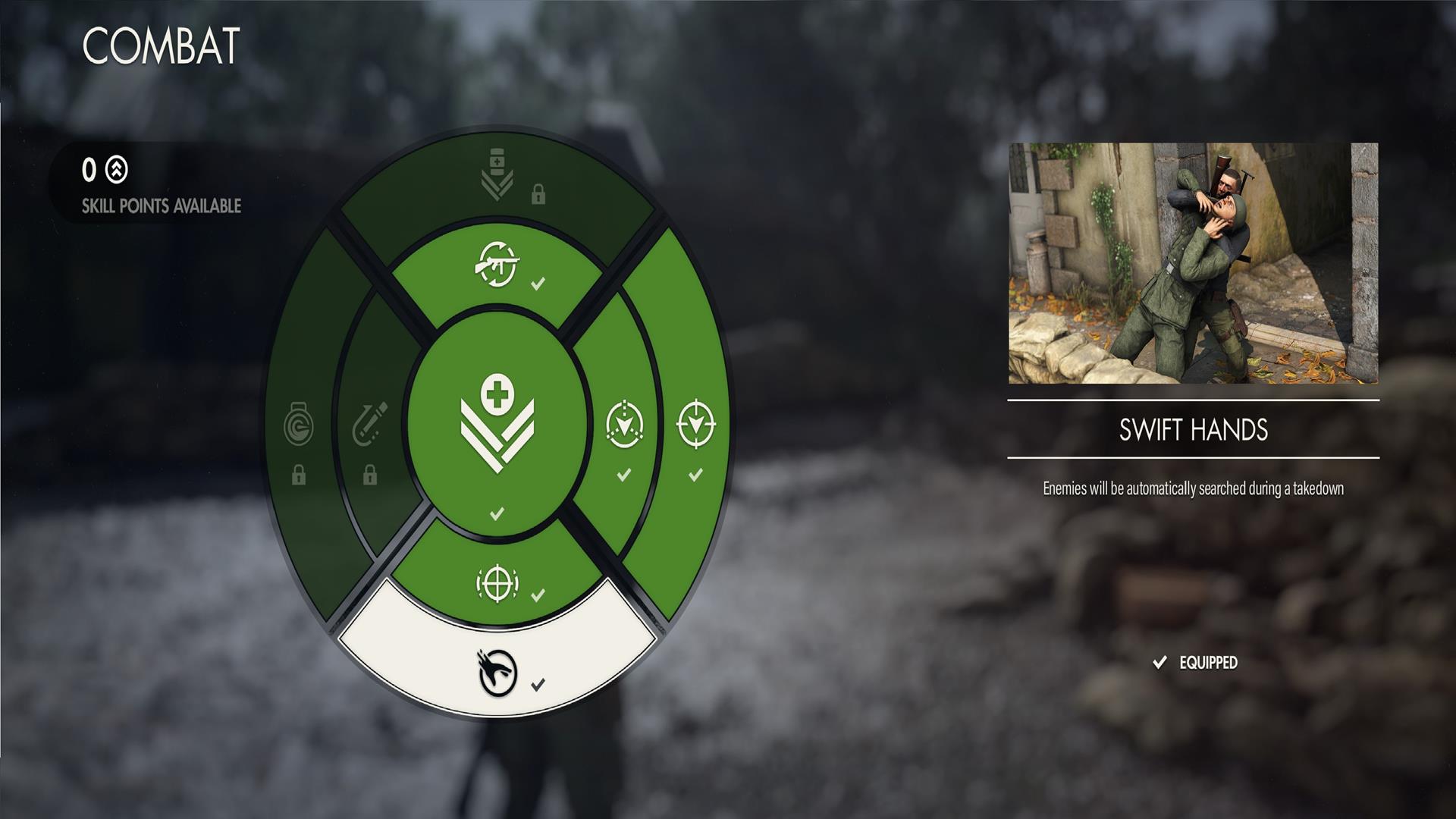Click the takedown preview image thumbnail
This screenshot has width=1456, height=819.
(x=1194, y=264)
